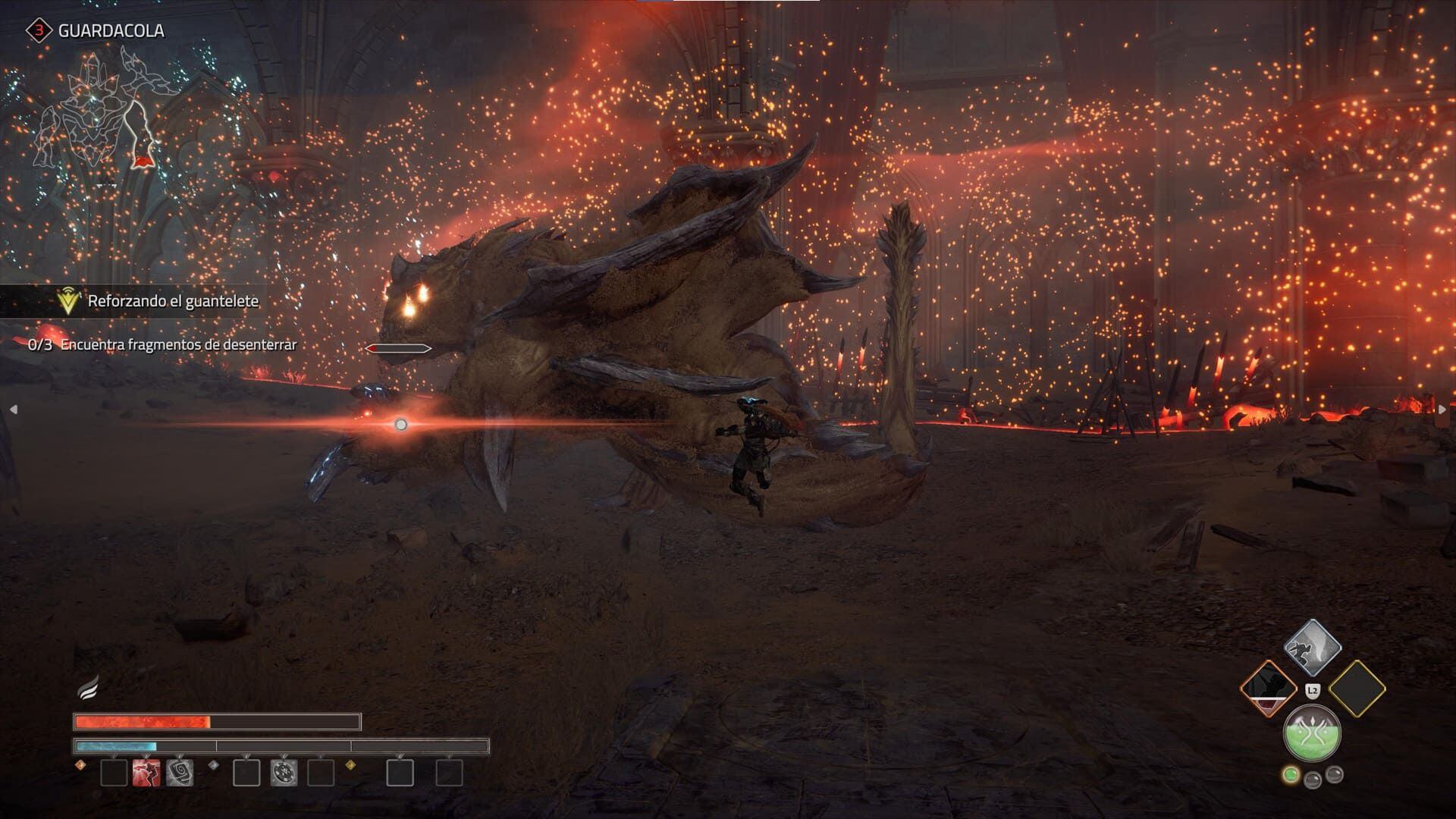Select the red warrior strike skill icon

[x=146, y=773]
